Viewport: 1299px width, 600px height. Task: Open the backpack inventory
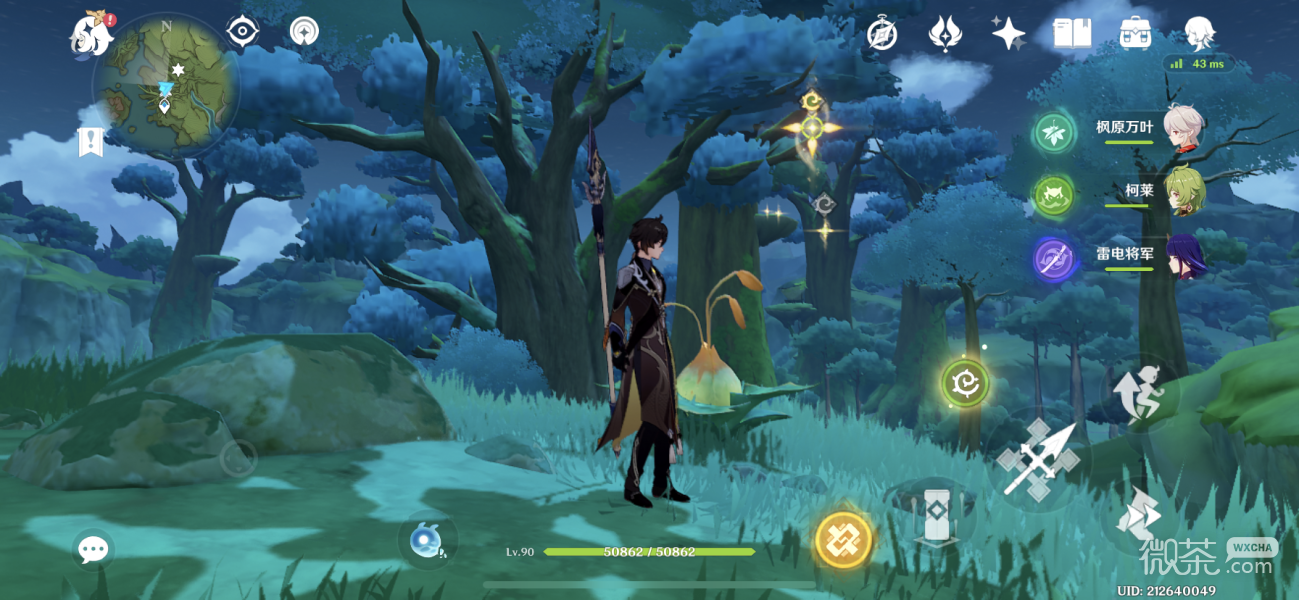point(1135,34)
